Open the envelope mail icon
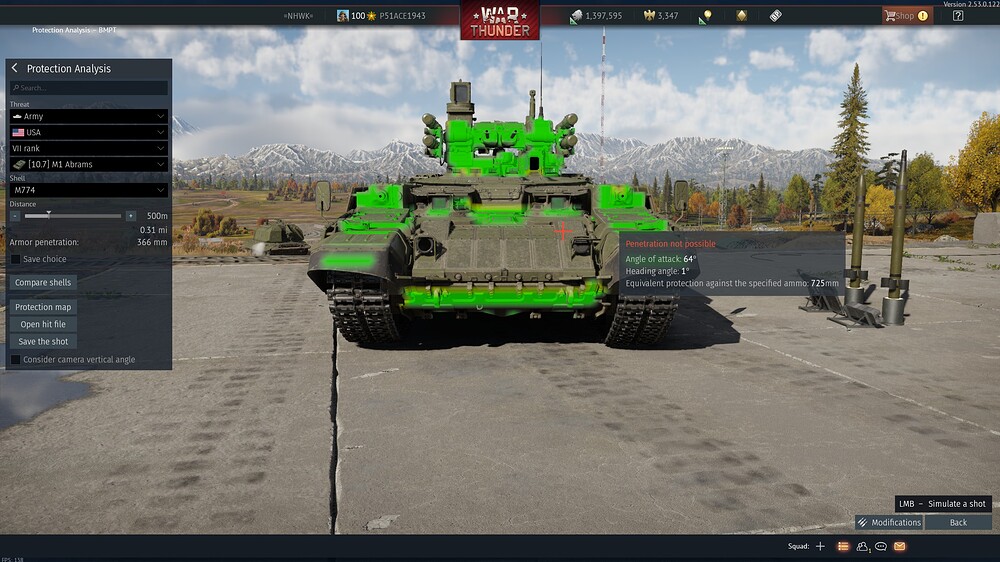Viewport: 1000px width, 562px height. pyautogui.click(x=899, y=546)
